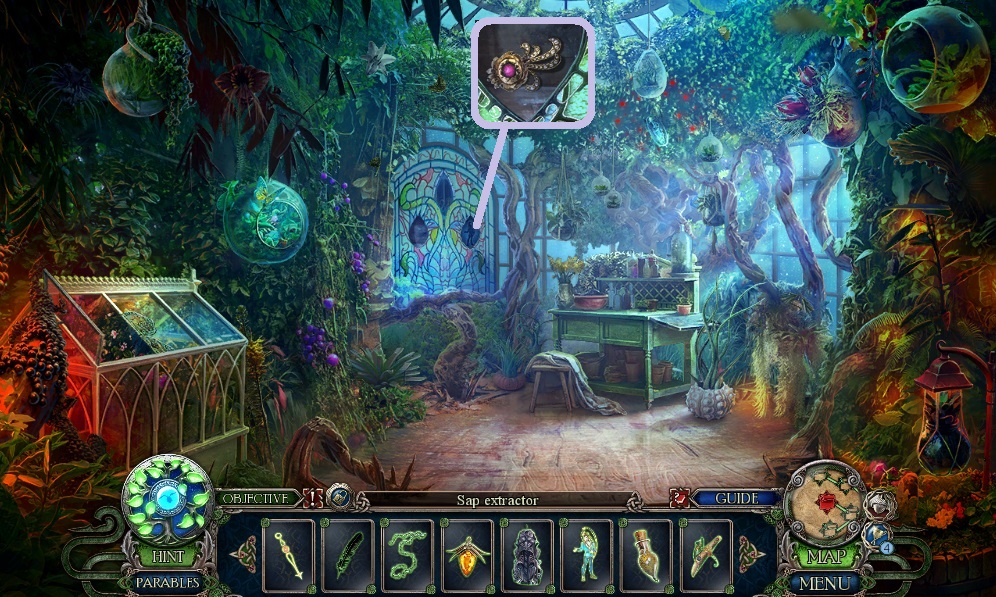Open the game Menu
This screenshot has height=597, width=996.
(824, 582)
